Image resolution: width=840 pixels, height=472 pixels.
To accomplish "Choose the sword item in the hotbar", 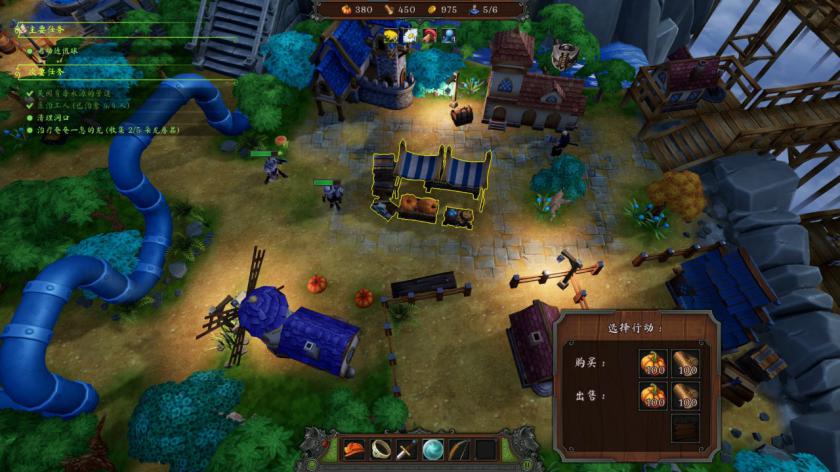I will (406, 449).
